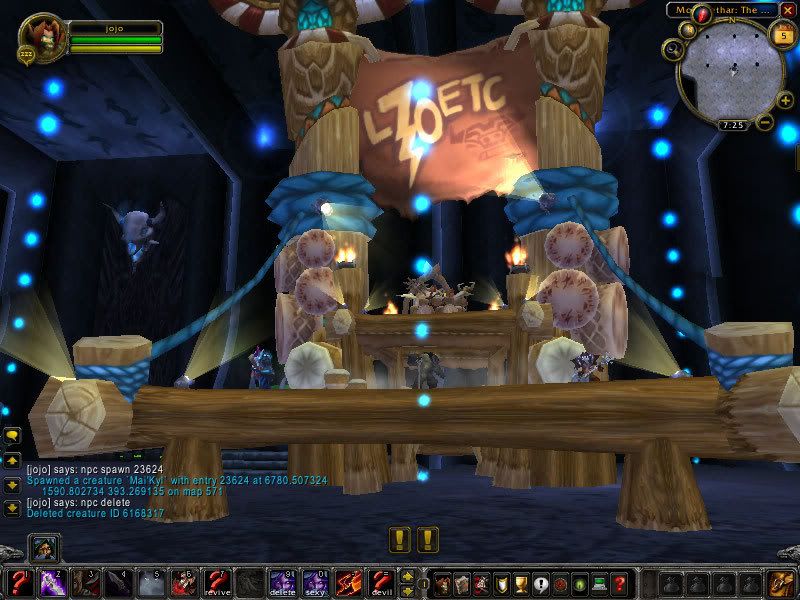Switch to the next action bar page
Screen dimensions: 800x600
(407, 576)
